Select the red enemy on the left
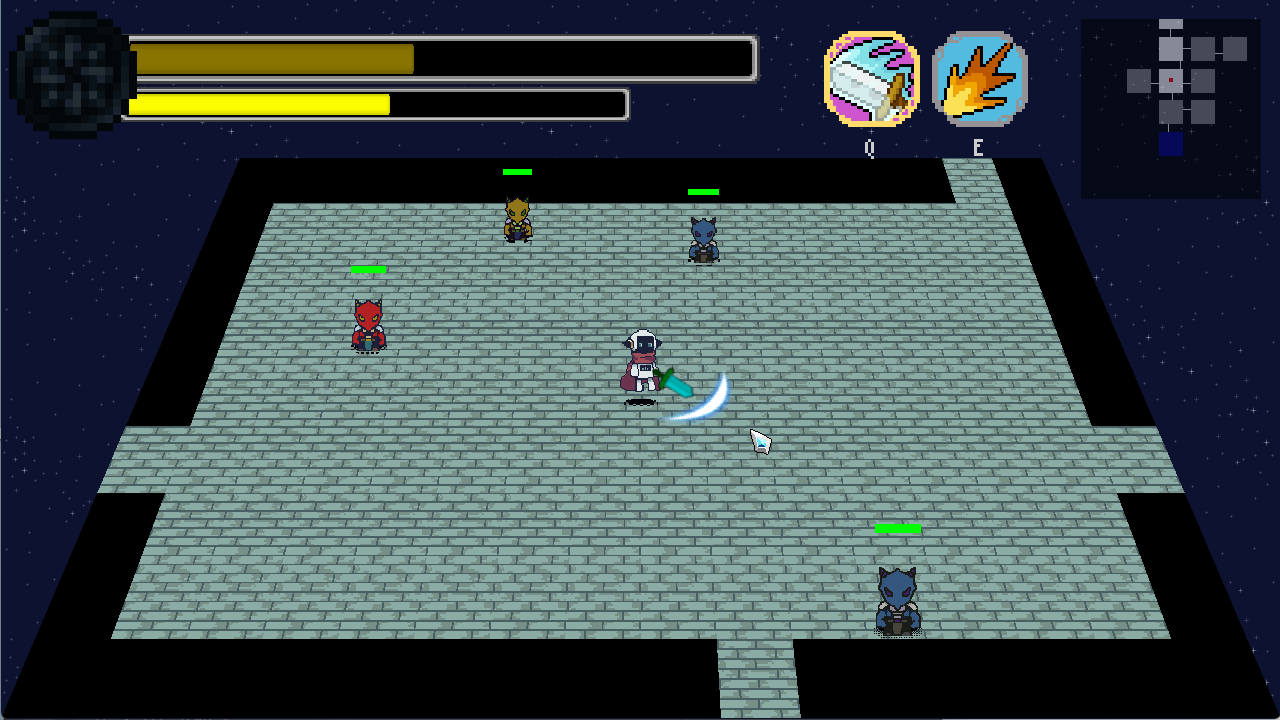 pos(367,322)
